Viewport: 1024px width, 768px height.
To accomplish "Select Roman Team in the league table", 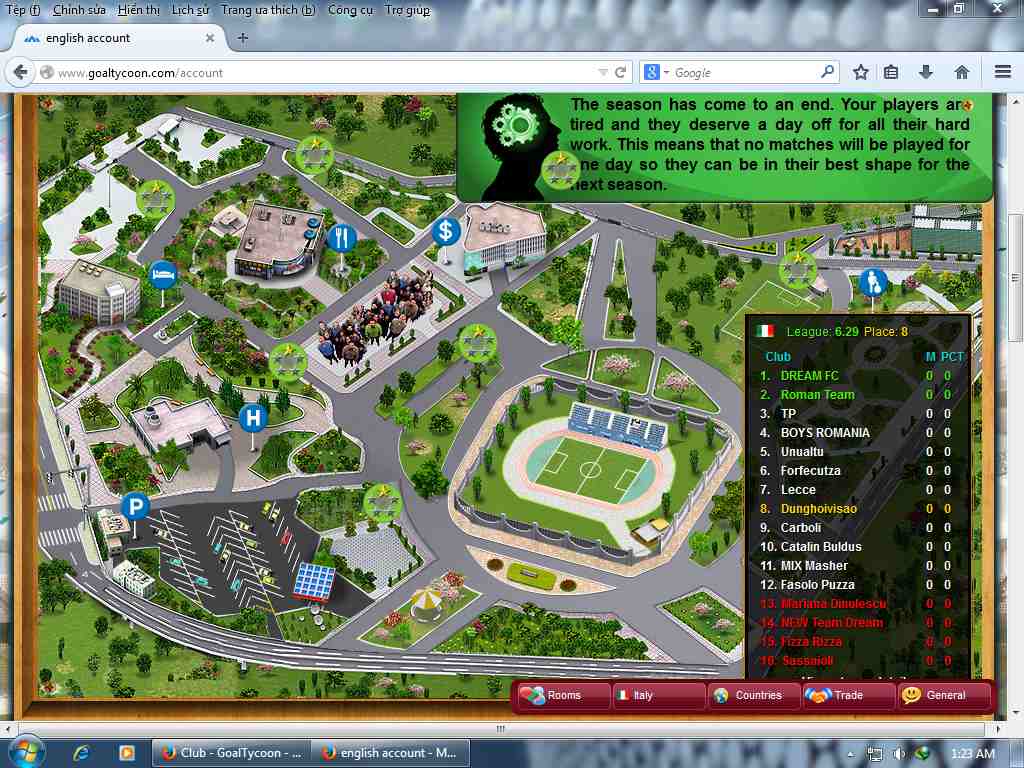I will [x=817, y=395].
